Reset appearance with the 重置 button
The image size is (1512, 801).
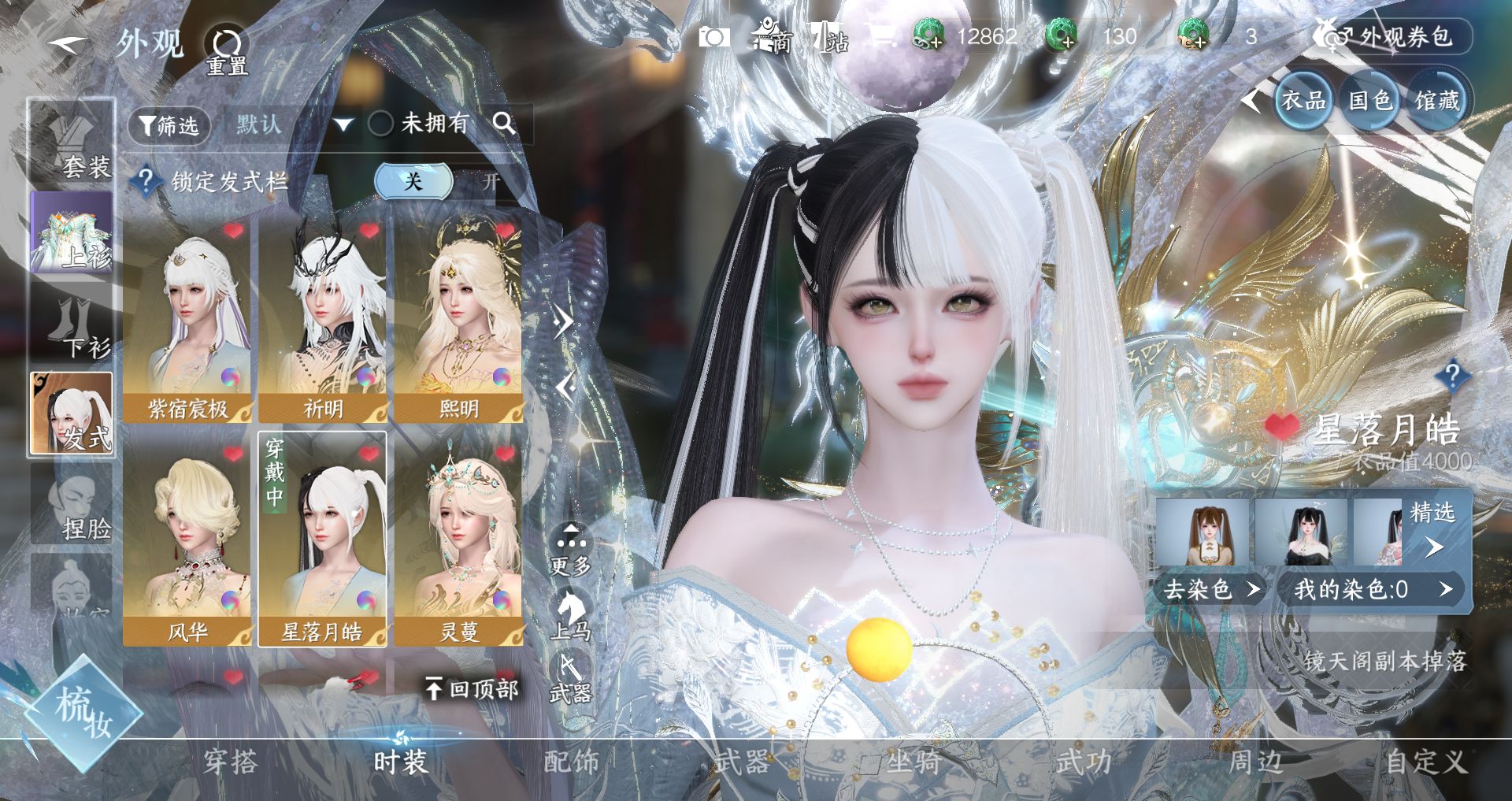227,50
